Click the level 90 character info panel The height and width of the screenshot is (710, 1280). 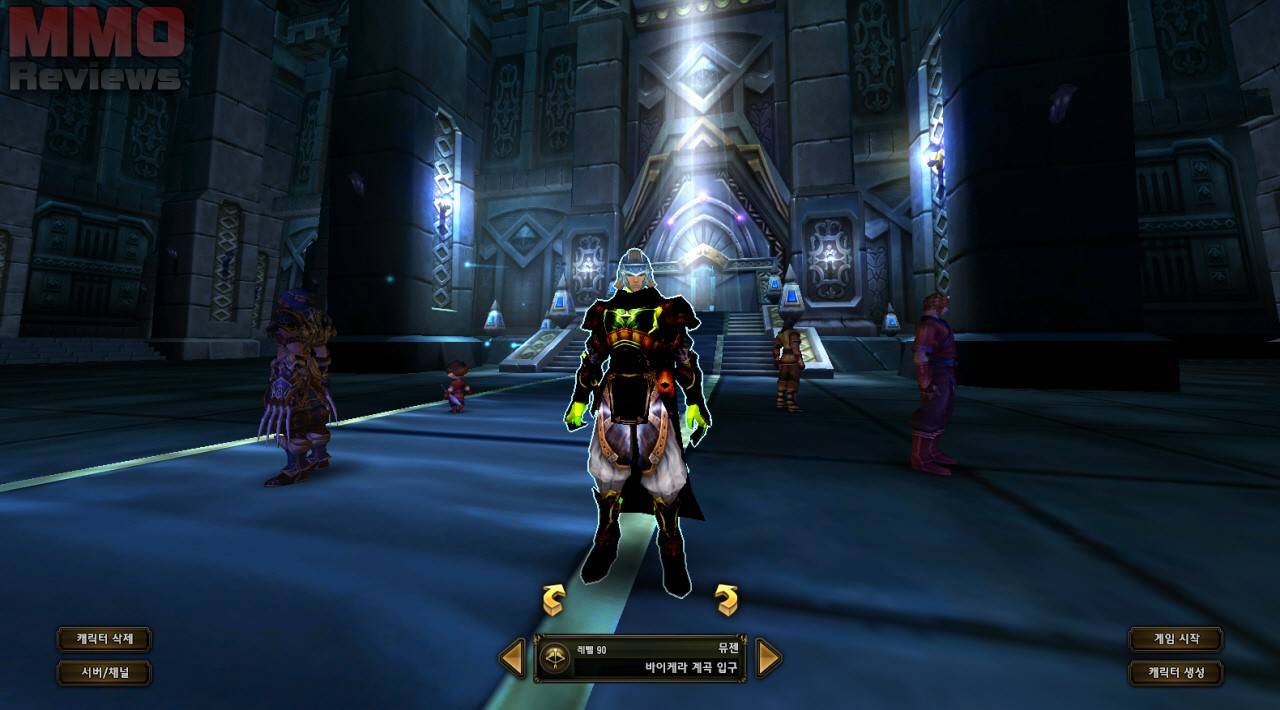point(640,658)
